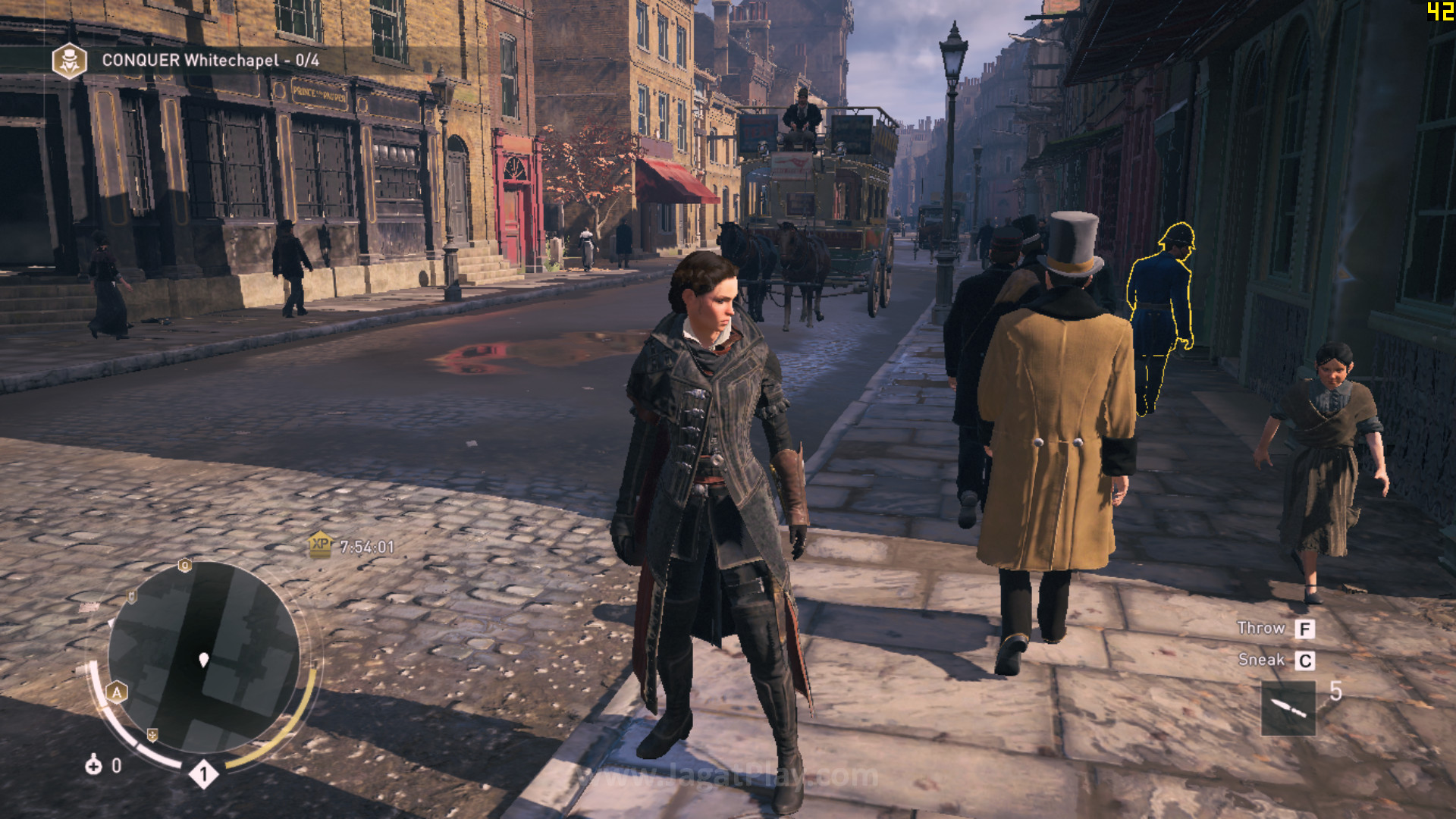Click the Conquer Whitechapel objective tracker
This screenshot has height=819, width=1456.
click(210, 61)
